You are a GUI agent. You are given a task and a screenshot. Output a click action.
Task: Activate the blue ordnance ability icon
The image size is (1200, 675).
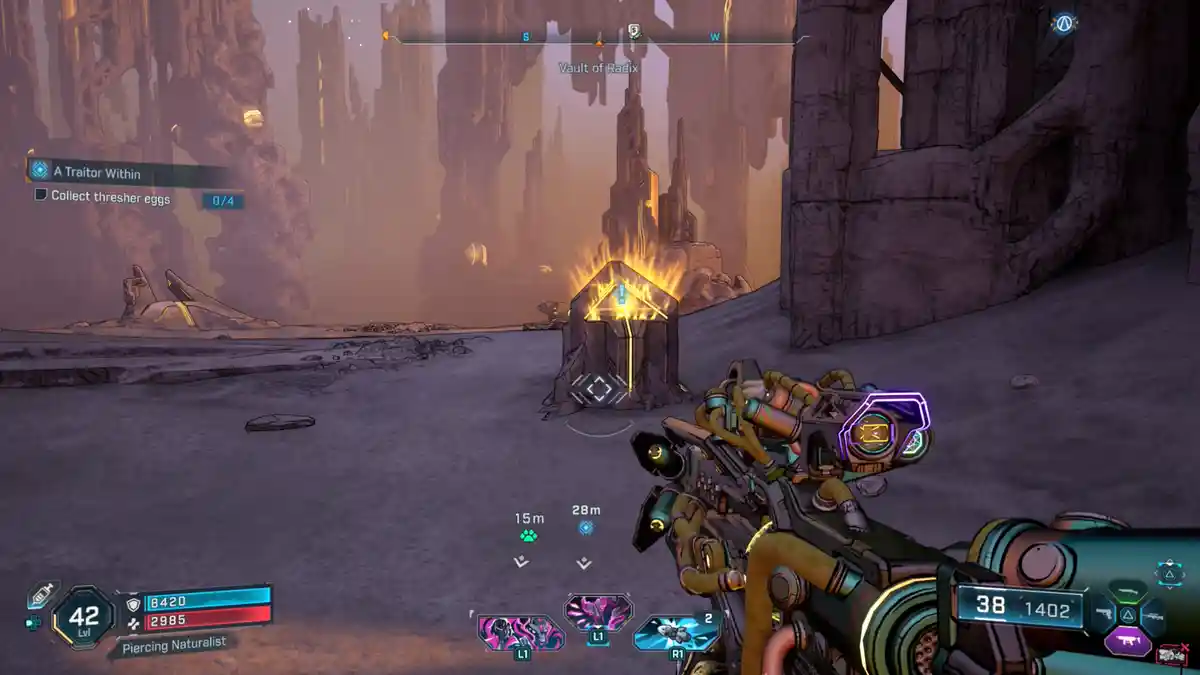tap(677, 631)
